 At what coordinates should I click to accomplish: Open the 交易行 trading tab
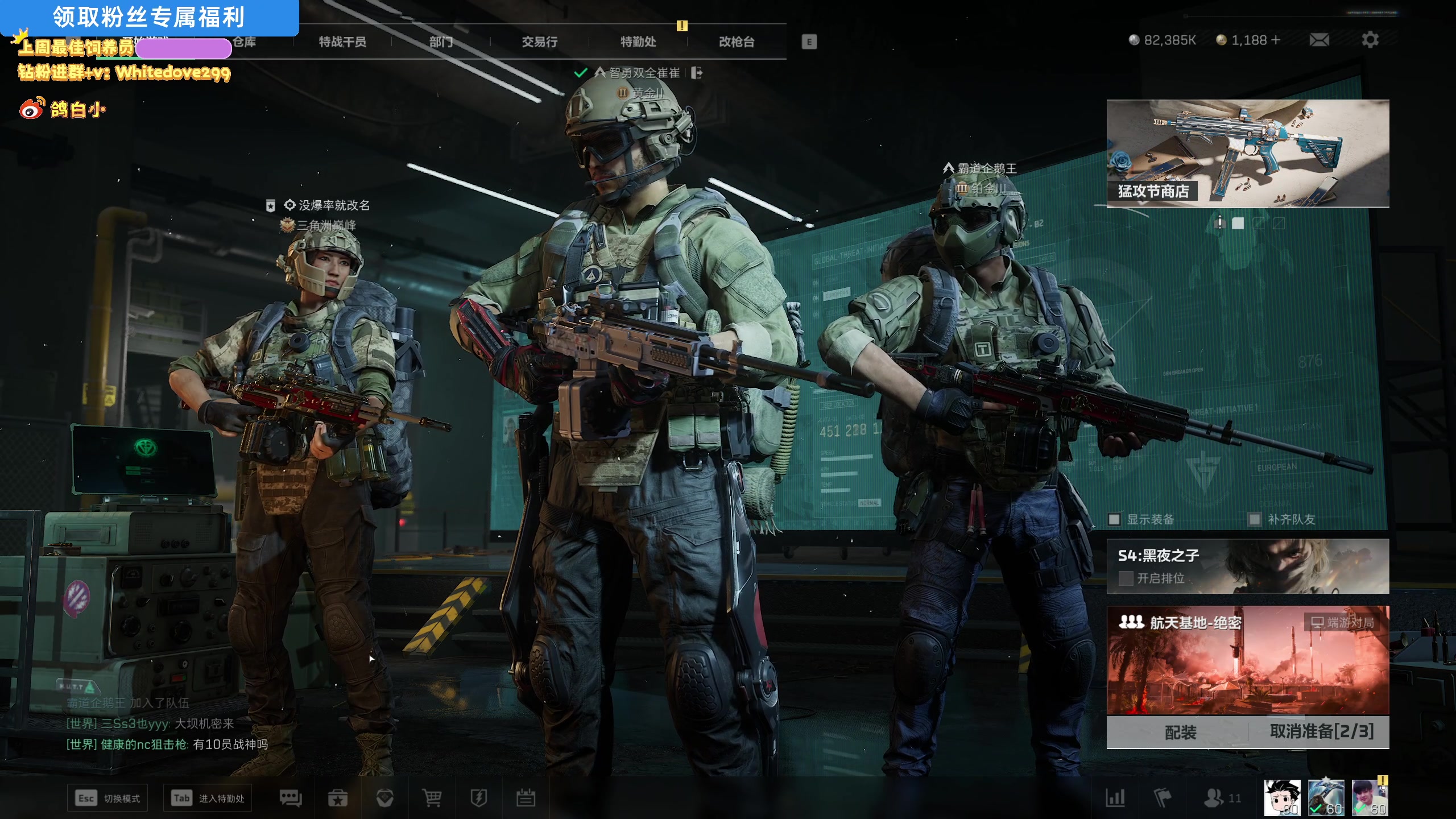[539, 42]
